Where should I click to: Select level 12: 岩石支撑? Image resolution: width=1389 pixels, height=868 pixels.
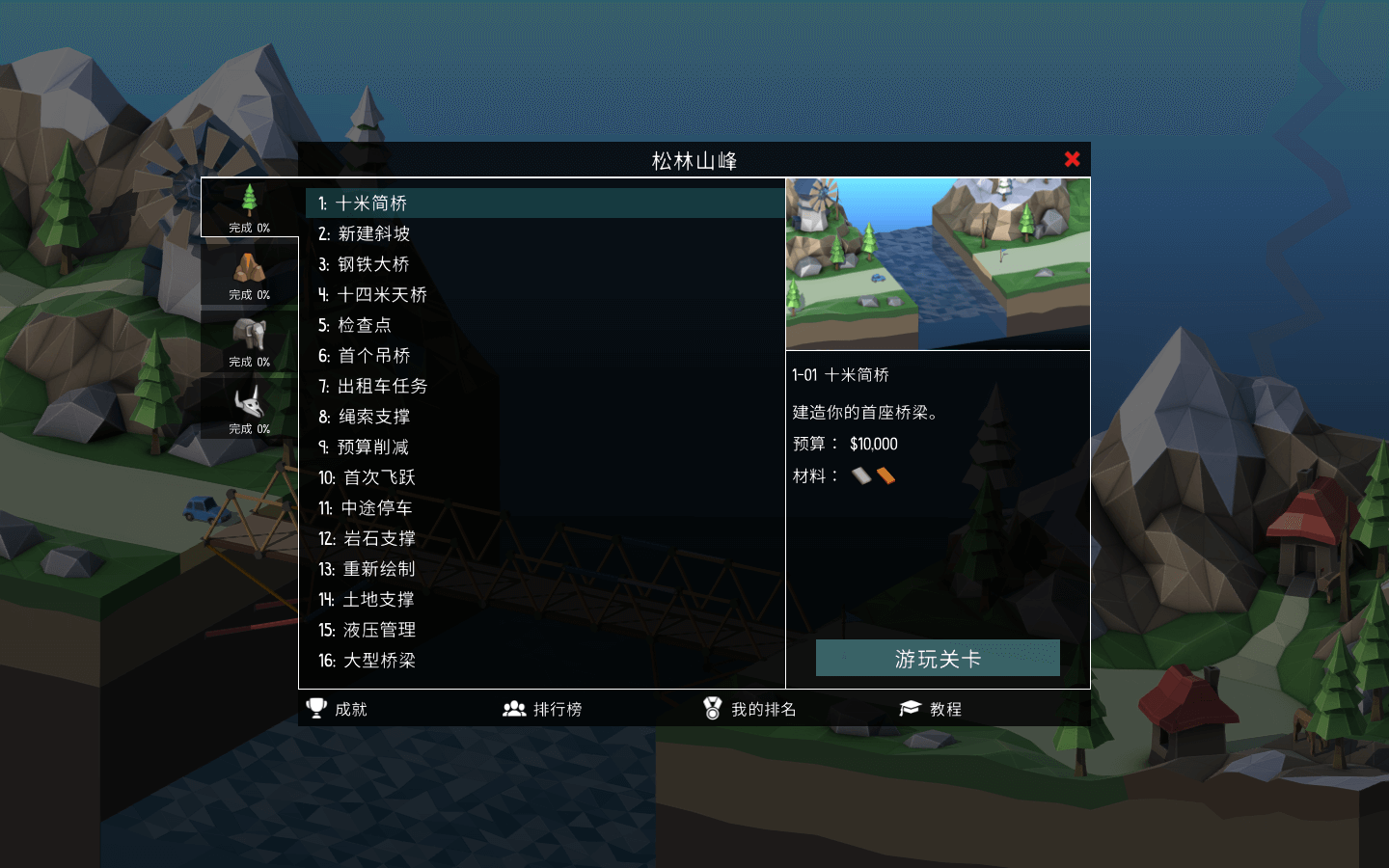coord(368,539)
